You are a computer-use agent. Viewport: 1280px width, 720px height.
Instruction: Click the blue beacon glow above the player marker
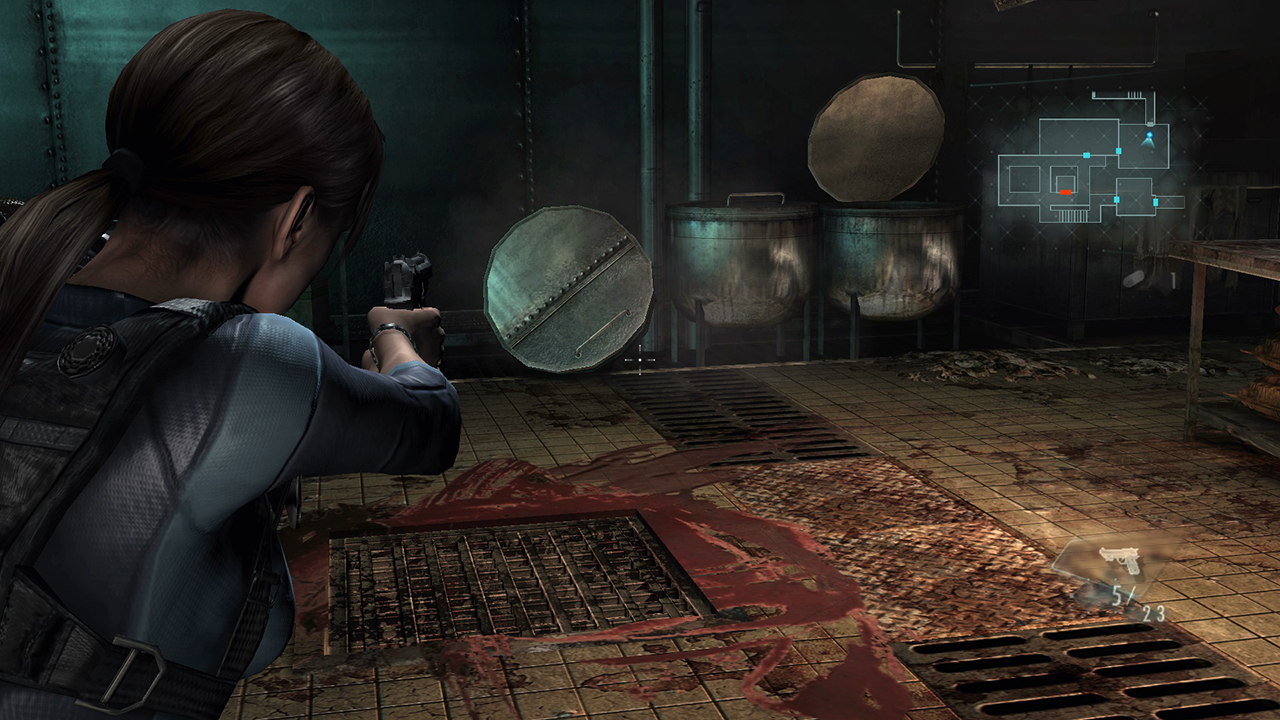pos(1149,133)
